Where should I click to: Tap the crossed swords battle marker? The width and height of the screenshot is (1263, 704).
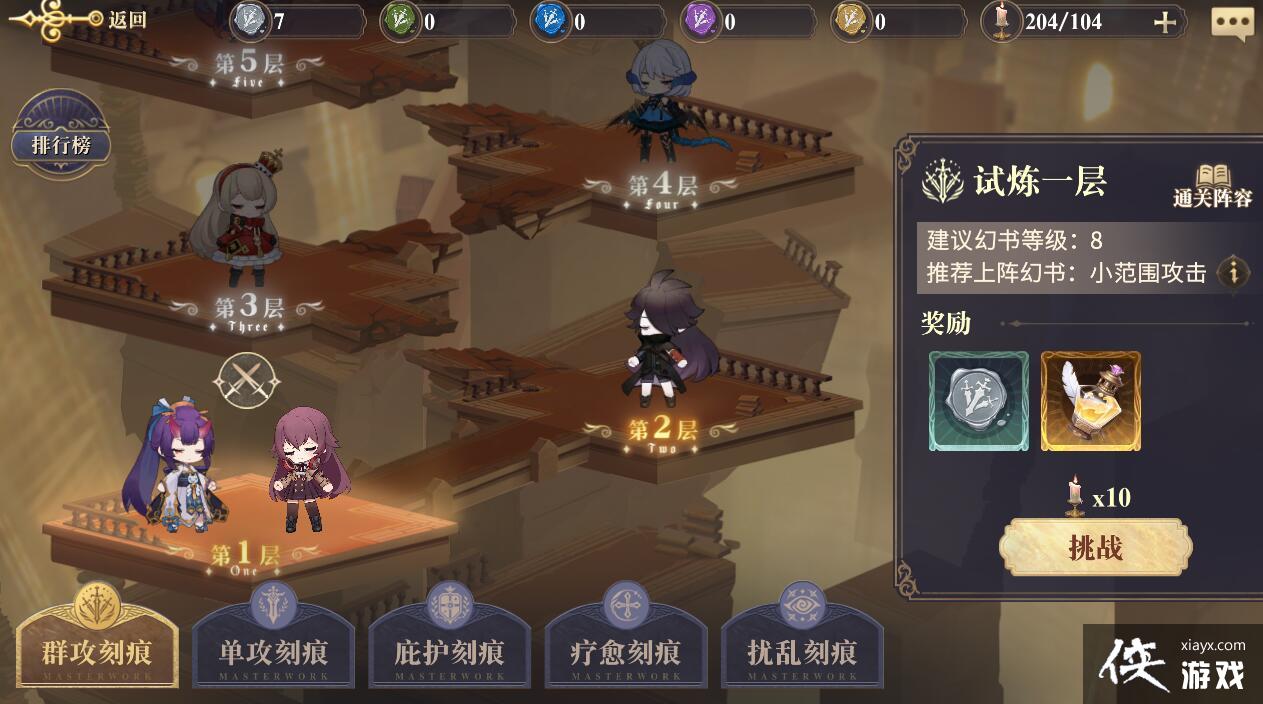(x=246, y=381)
